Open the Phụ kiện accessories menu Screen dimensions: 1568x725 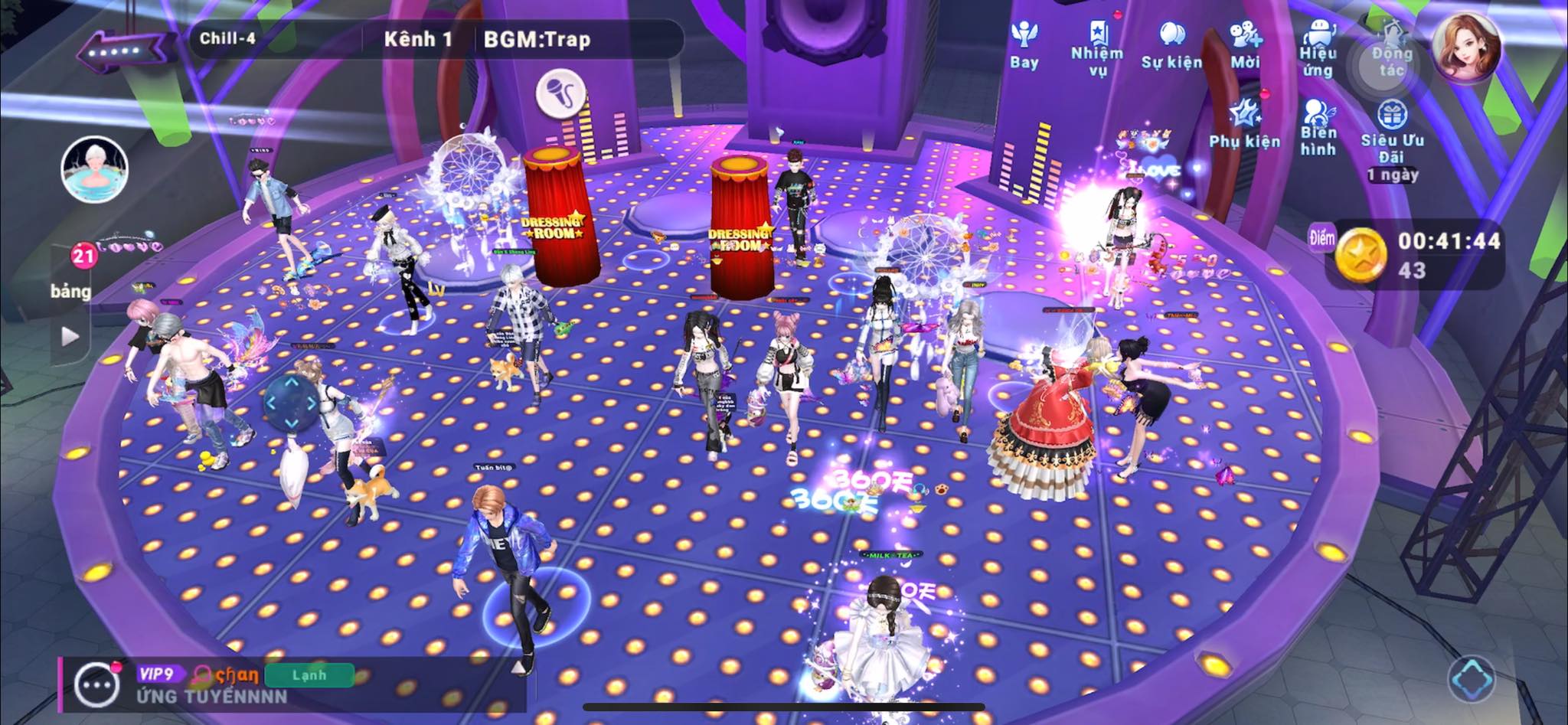point(1244,126)
